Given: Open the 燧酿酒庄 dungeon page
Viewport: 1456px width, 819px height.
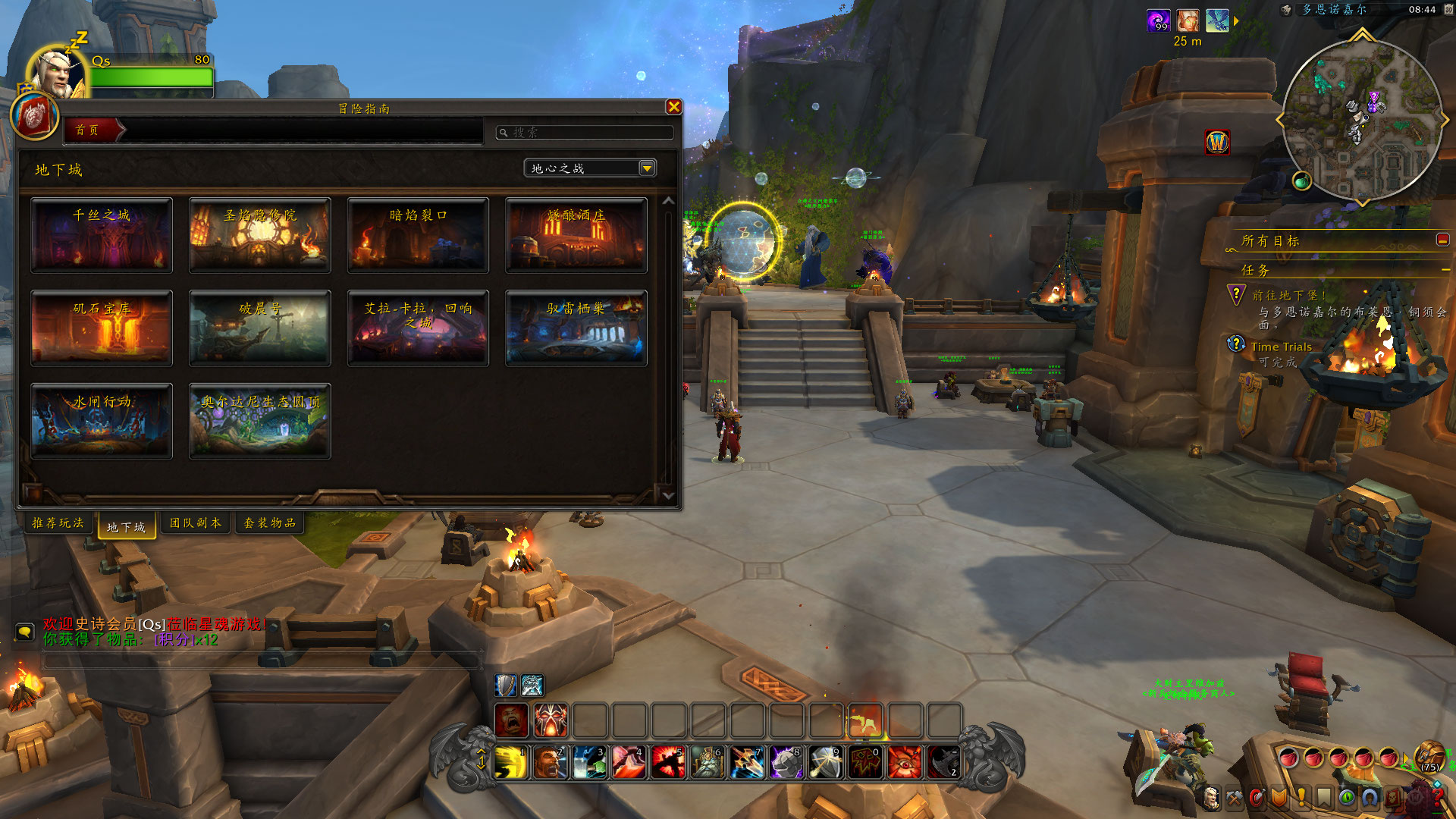Looking at the screenshot, I should [x=576, y=235].
